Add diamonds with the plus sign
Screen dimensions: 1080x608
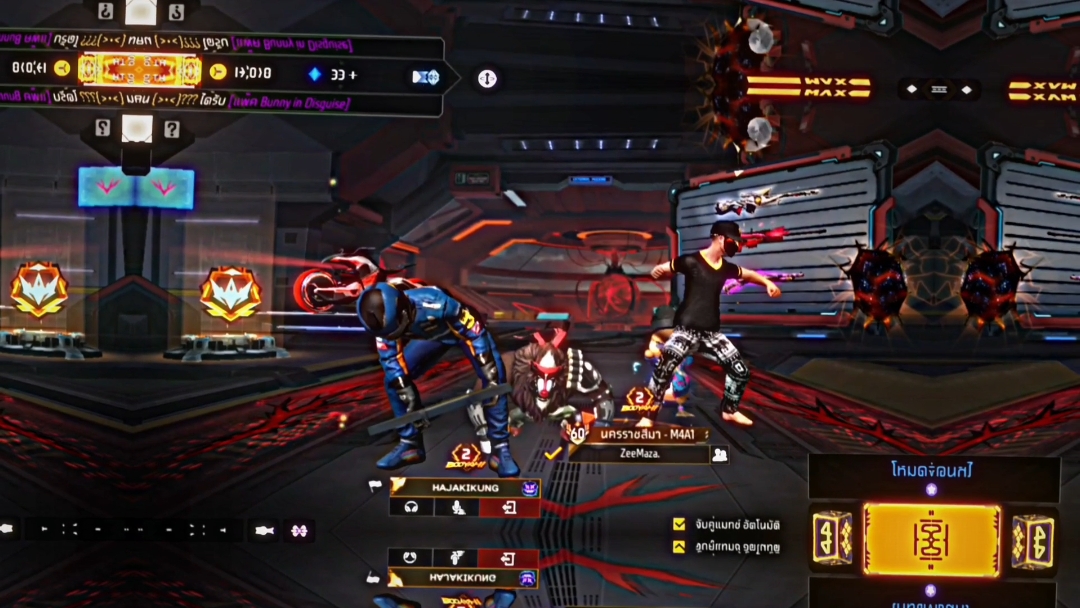(352, 74)
